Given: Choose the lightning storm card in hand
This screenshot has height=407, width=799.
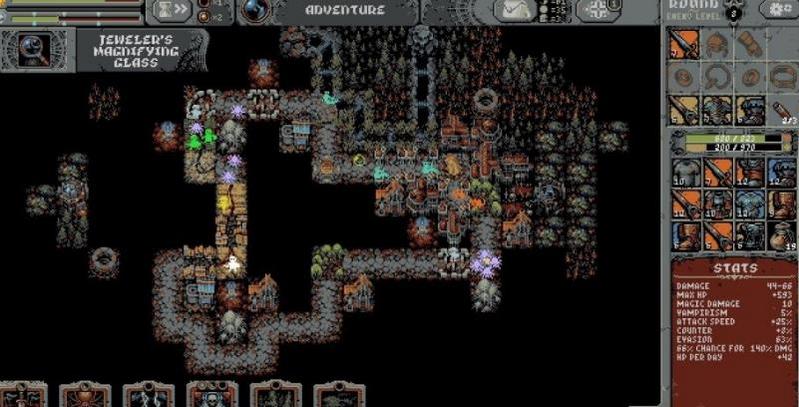Looking at the screenshot, I should pyautogui.click(x=148, y=396).
